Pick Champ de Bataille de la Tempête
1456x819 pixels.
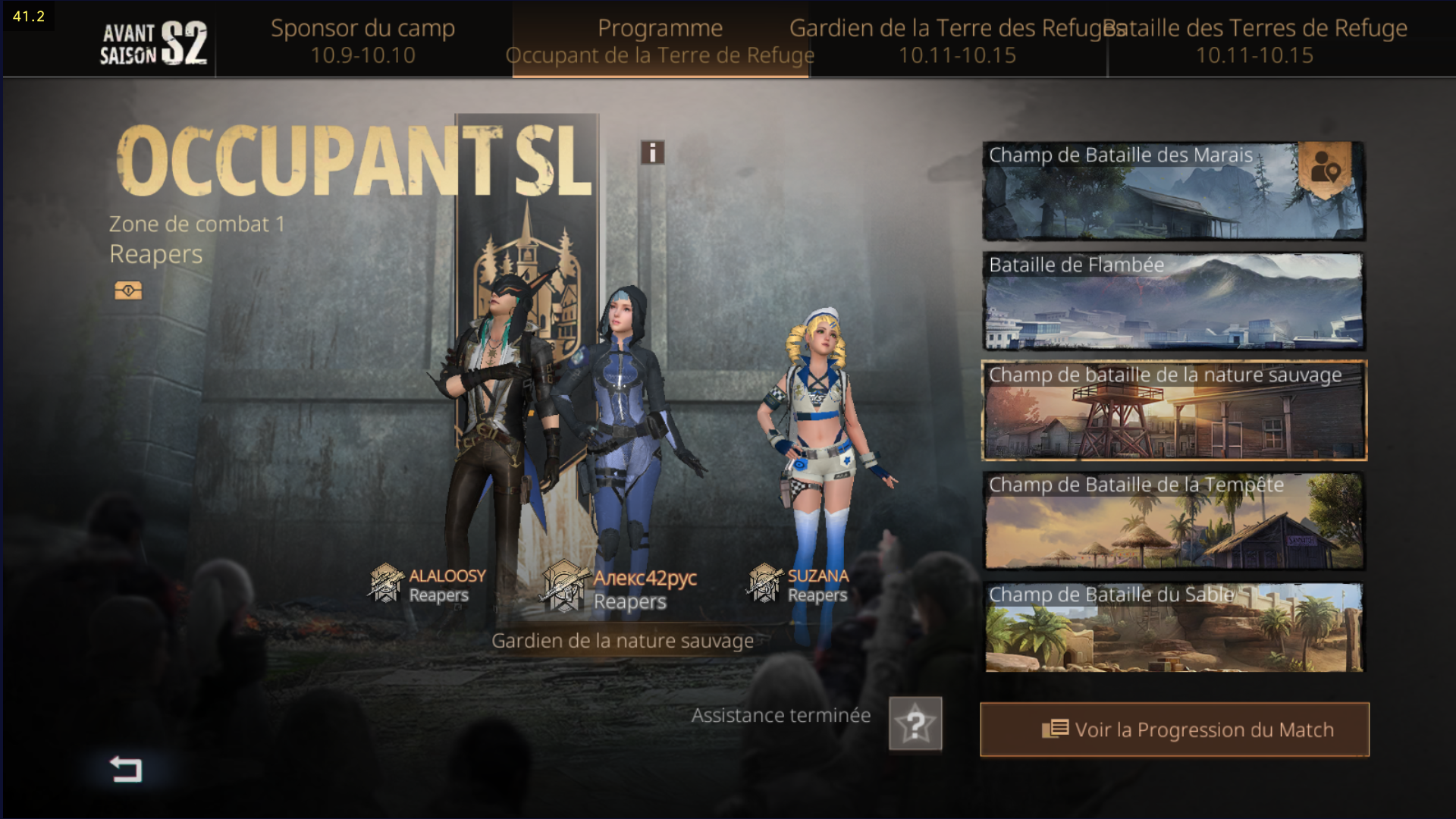[x=1173, y=521]
